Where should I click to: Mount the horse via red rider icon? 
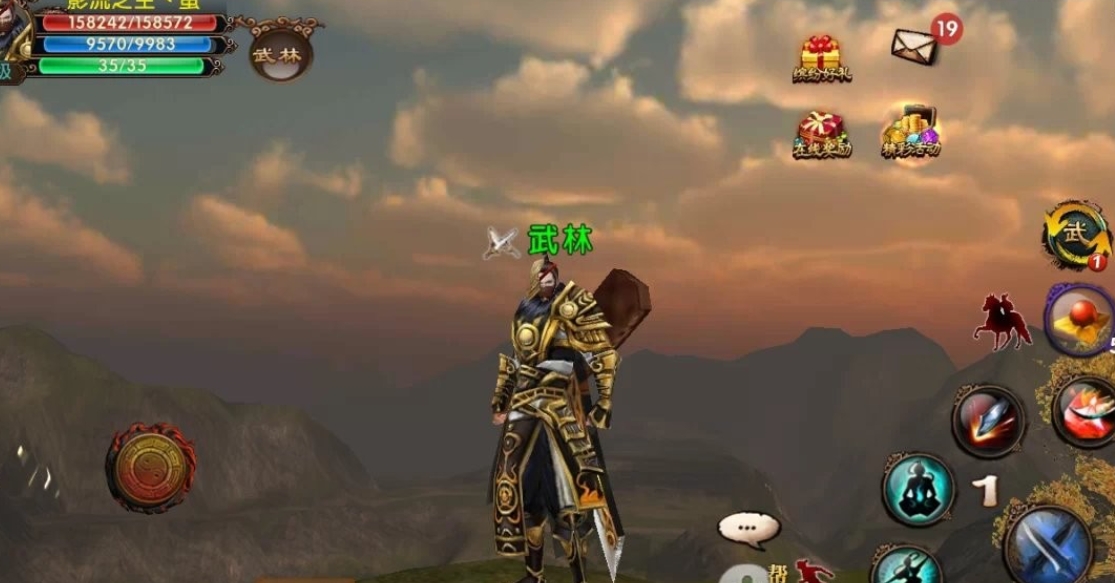click(x=1002, y=322)
